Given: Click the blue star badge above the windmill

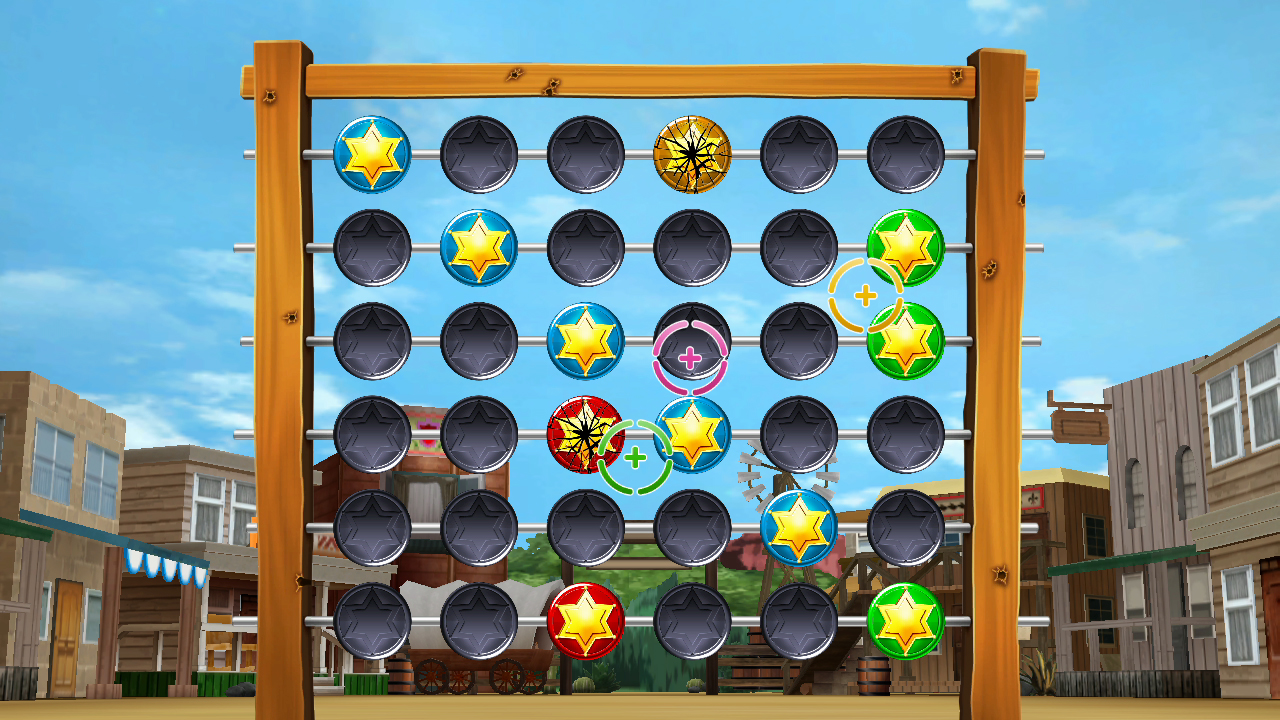Looking at the screenshot, I should pyautogui.click(x=800, y=530).
